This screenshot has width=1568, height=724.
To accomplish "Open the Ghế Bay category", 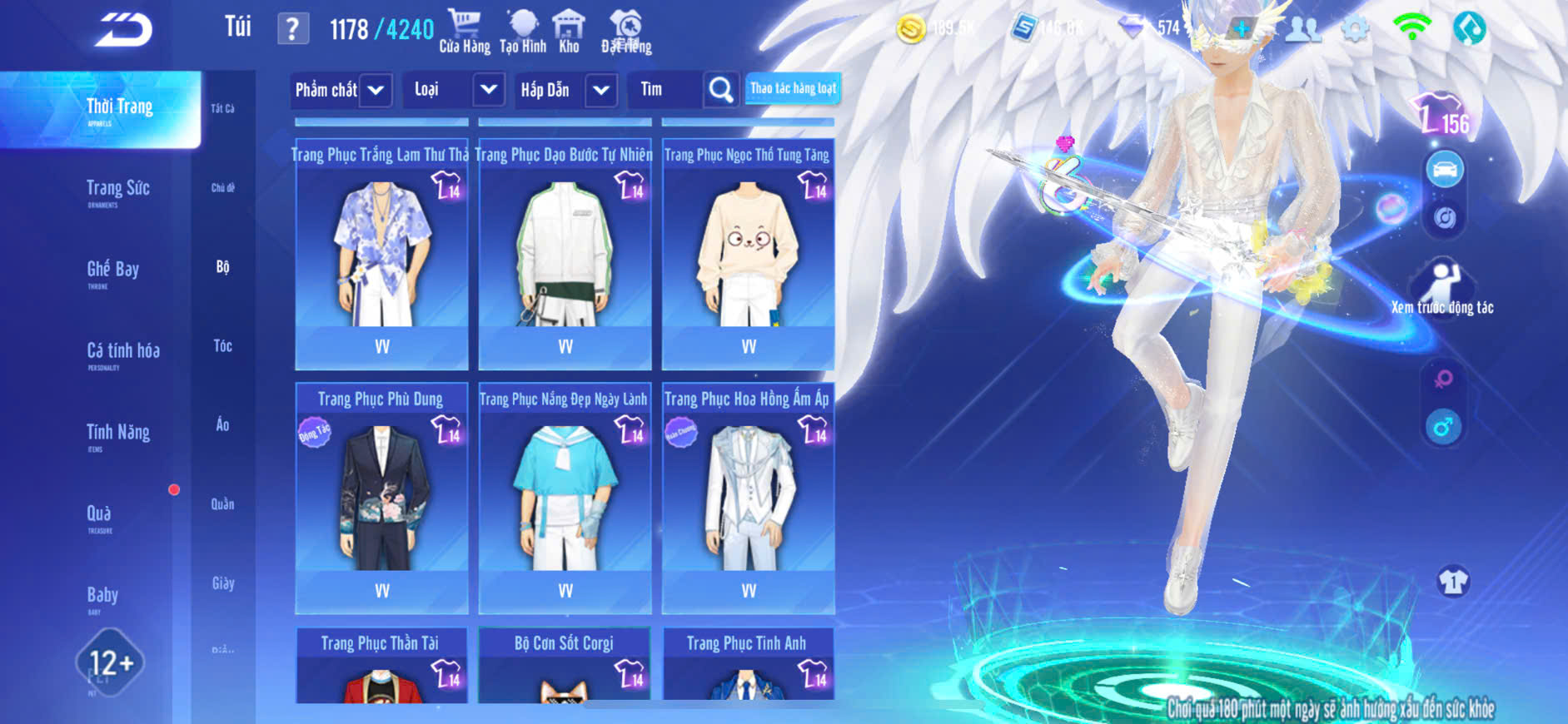I will 112,270.
